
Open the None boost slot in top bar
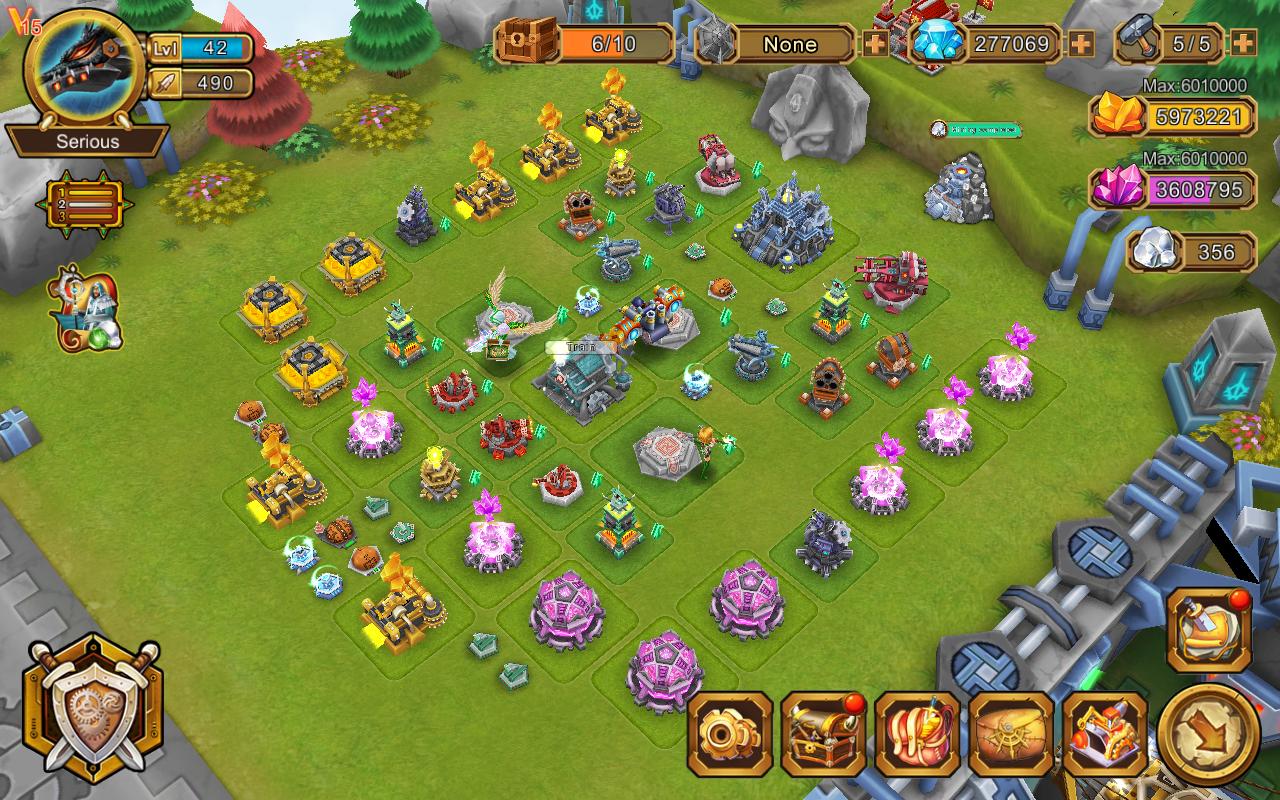pyautogui.click(x=789, y=44)
